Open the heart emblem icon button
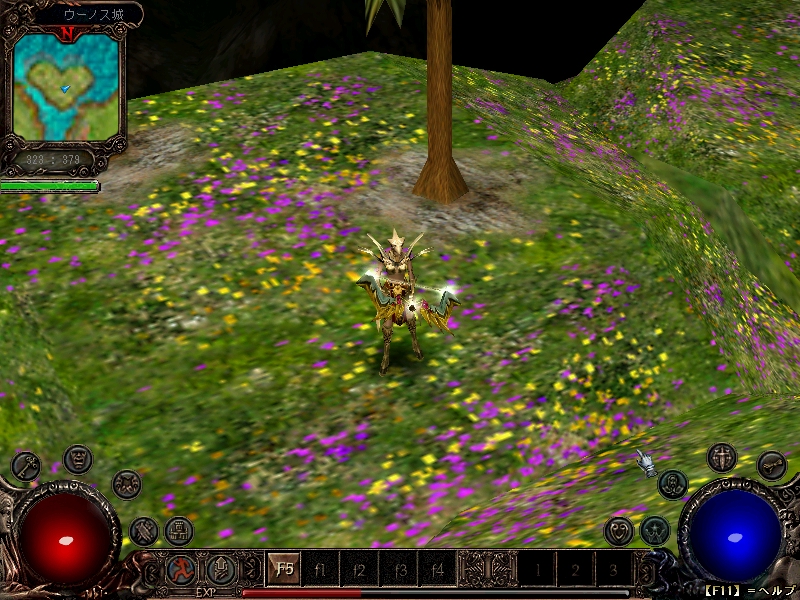The image size is (800, 600). 619,530
